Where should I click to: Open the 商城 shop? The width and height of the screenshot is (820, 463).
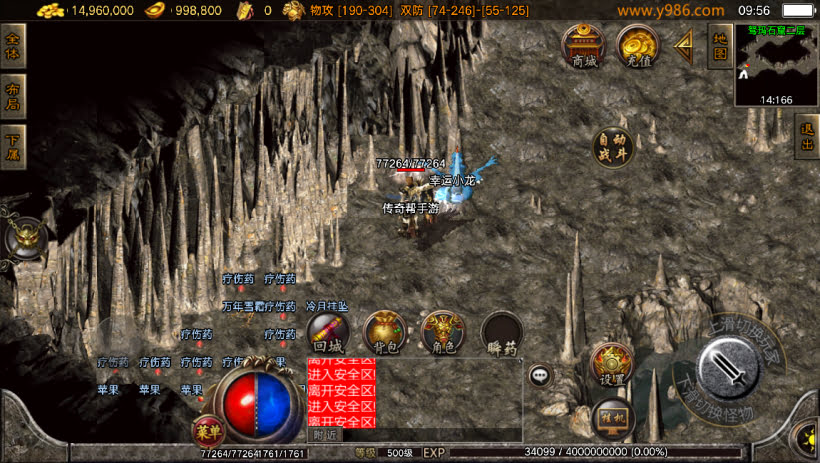click(x=583, y=46)
